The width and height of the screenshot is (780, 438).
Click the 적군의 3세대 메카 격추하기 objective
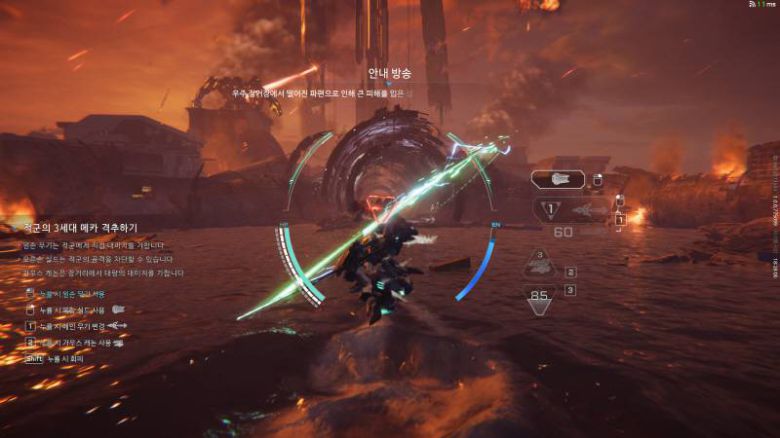pyautogui.click(x=78, y=228)
